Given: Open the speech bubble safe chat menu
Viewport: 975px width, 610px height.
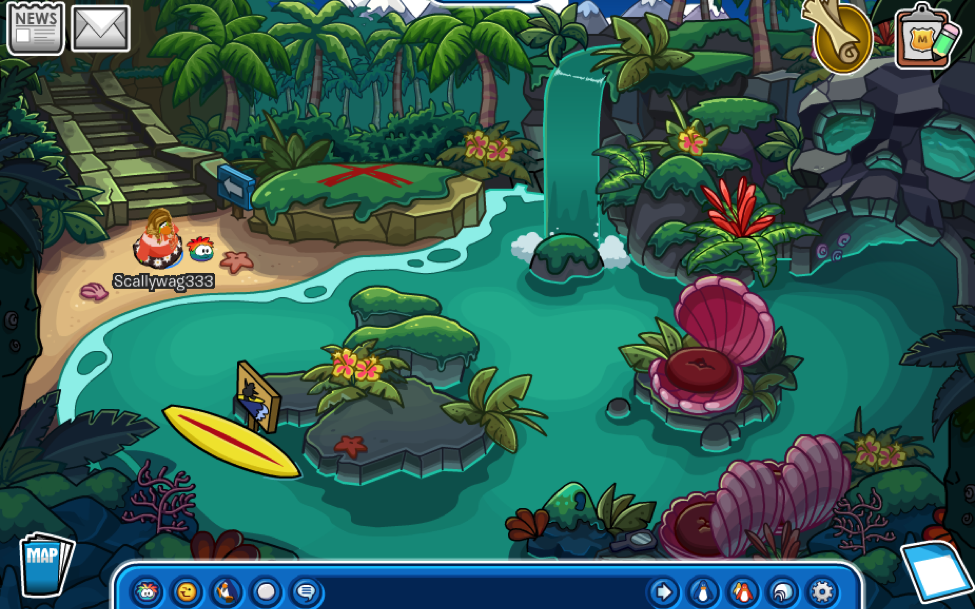Looking at the screenshot, I should pos(306,591).
